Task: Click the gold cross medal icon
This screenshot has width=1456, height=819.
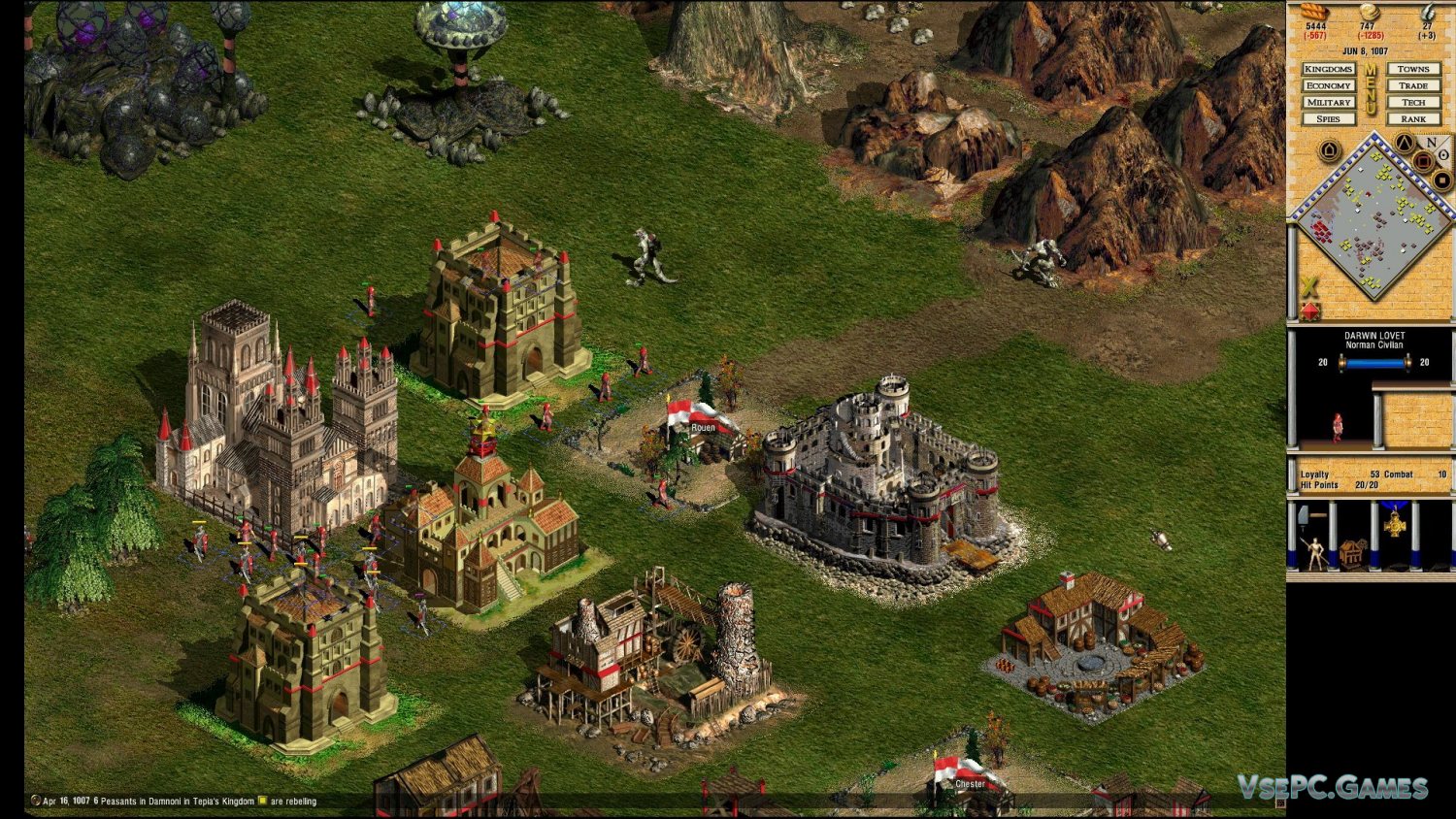Action: click(1395, 524)
